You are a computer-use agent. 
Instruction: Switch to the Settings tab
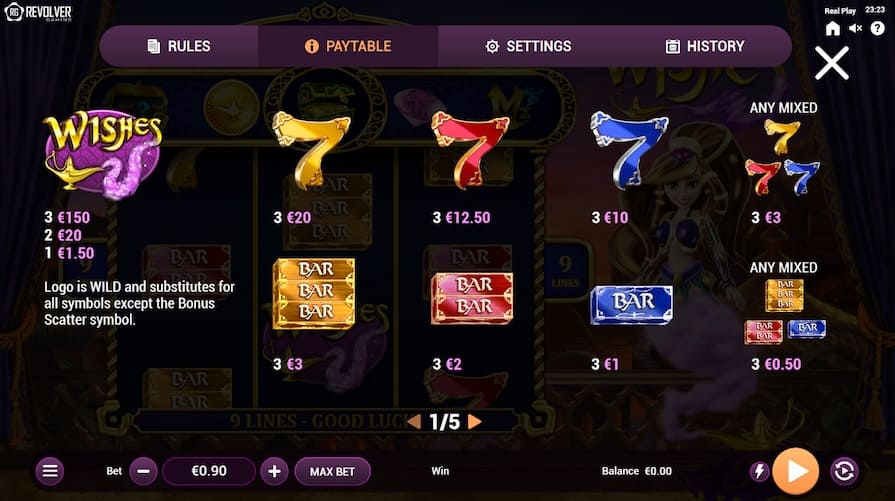tap(528, 46)
